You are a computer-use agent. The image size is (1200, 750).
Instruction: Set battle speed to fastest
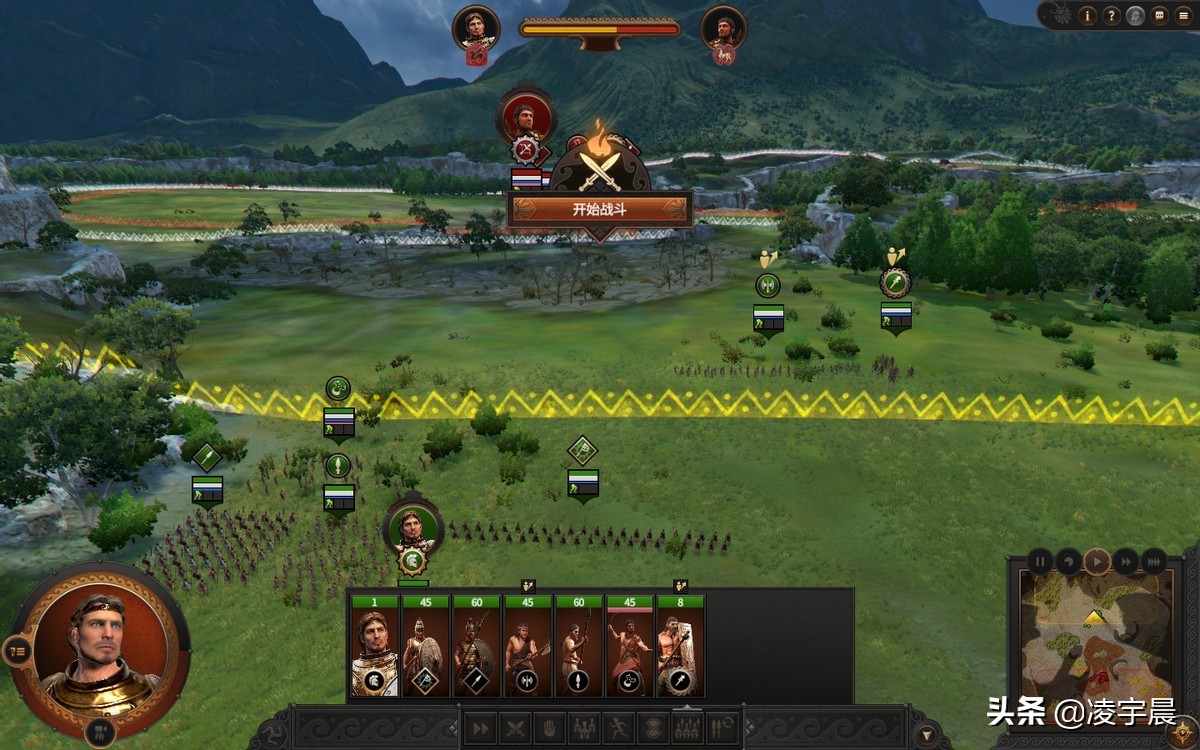(1153, 561)
